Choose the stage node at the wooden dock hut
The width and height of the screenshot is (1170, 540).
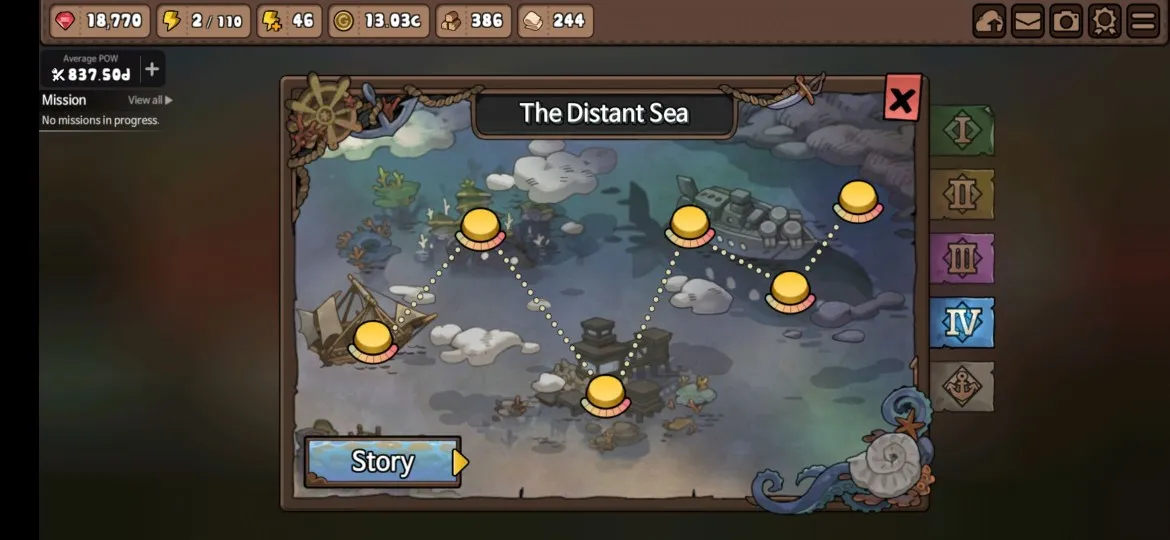coord(605,394)
